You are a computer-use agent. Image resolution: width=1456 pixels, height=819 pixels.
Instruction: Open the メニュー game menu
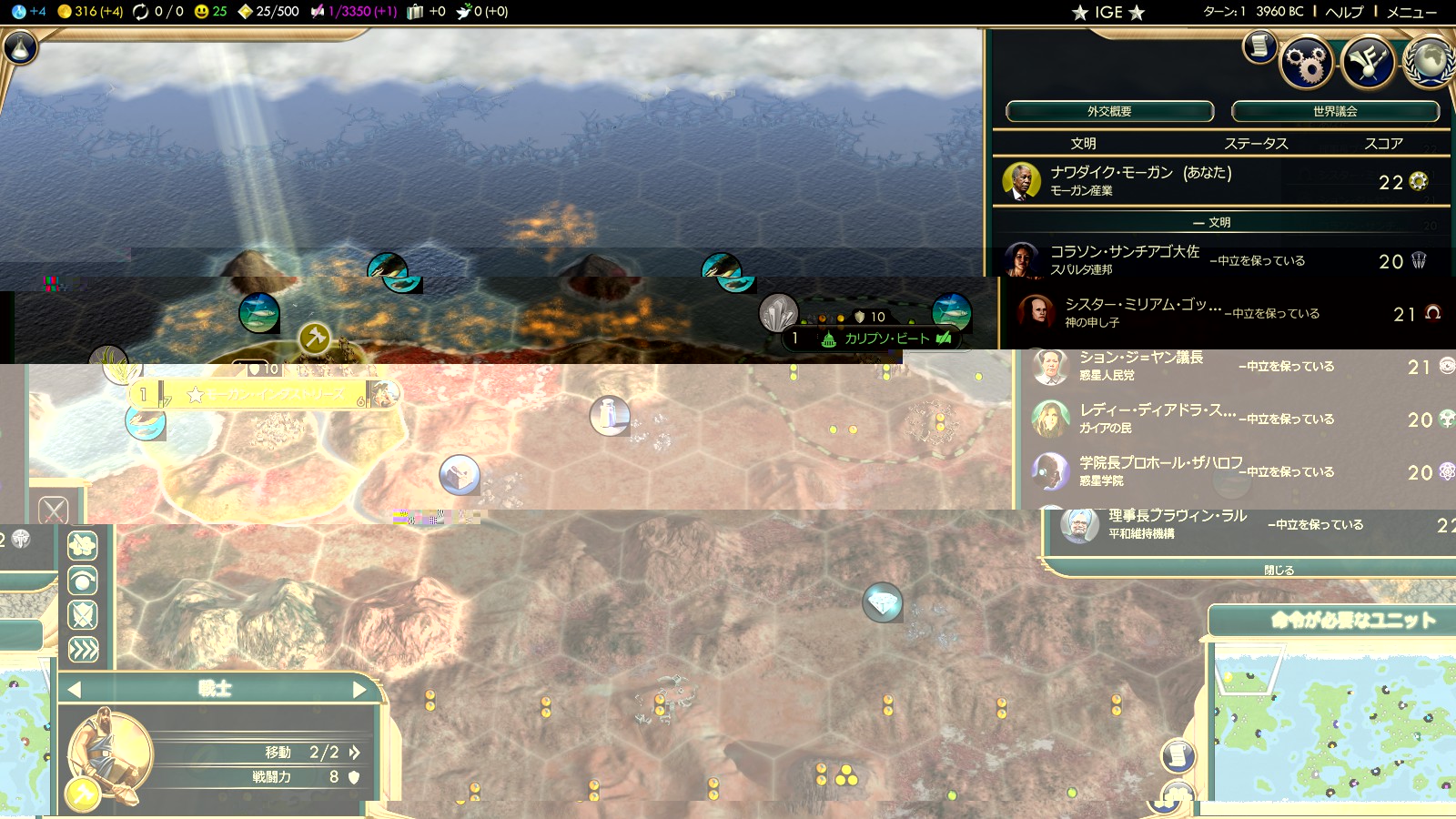1411,12
